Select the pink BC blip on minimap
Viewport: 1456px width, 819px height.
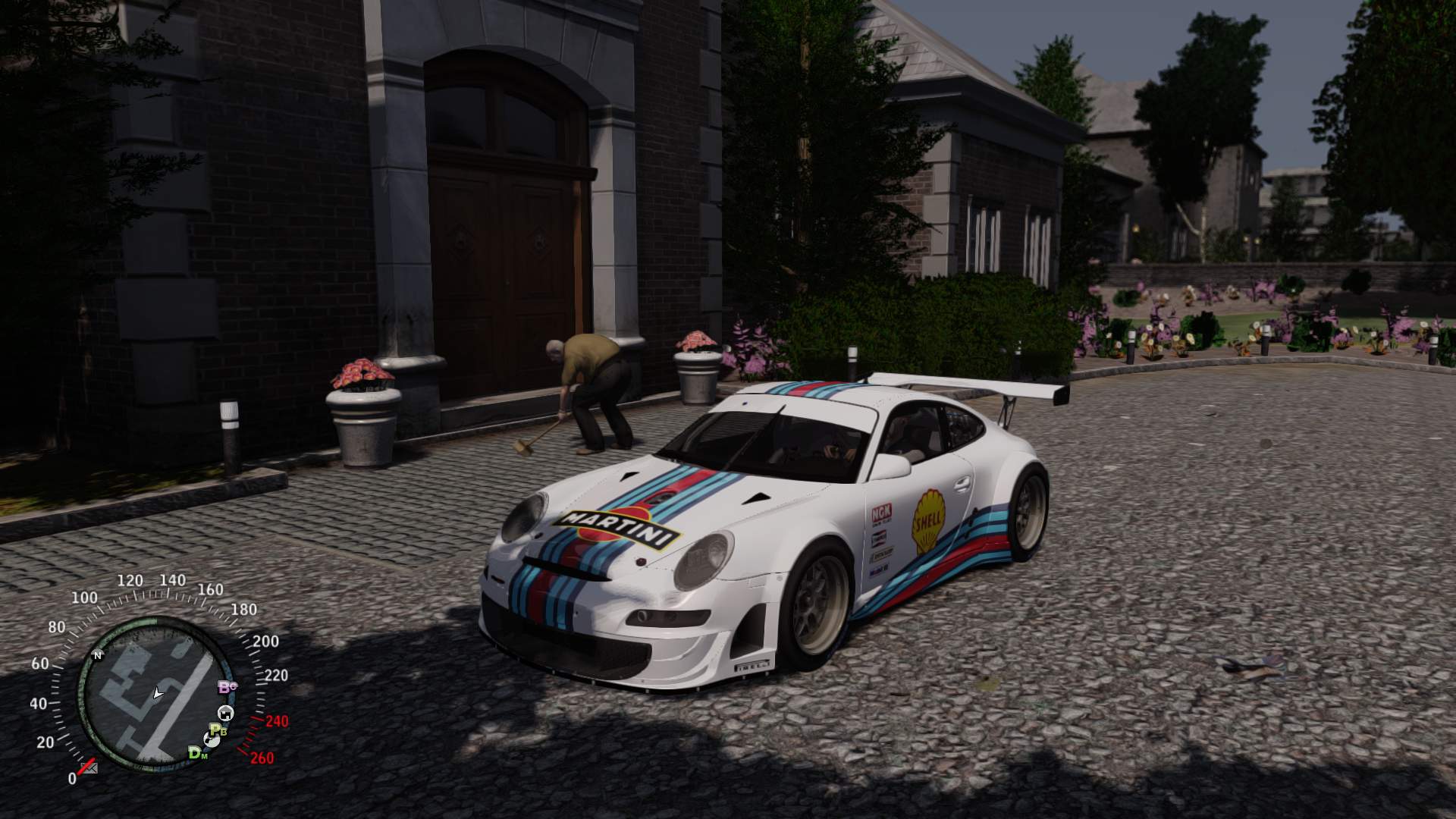tap(227, 687)
